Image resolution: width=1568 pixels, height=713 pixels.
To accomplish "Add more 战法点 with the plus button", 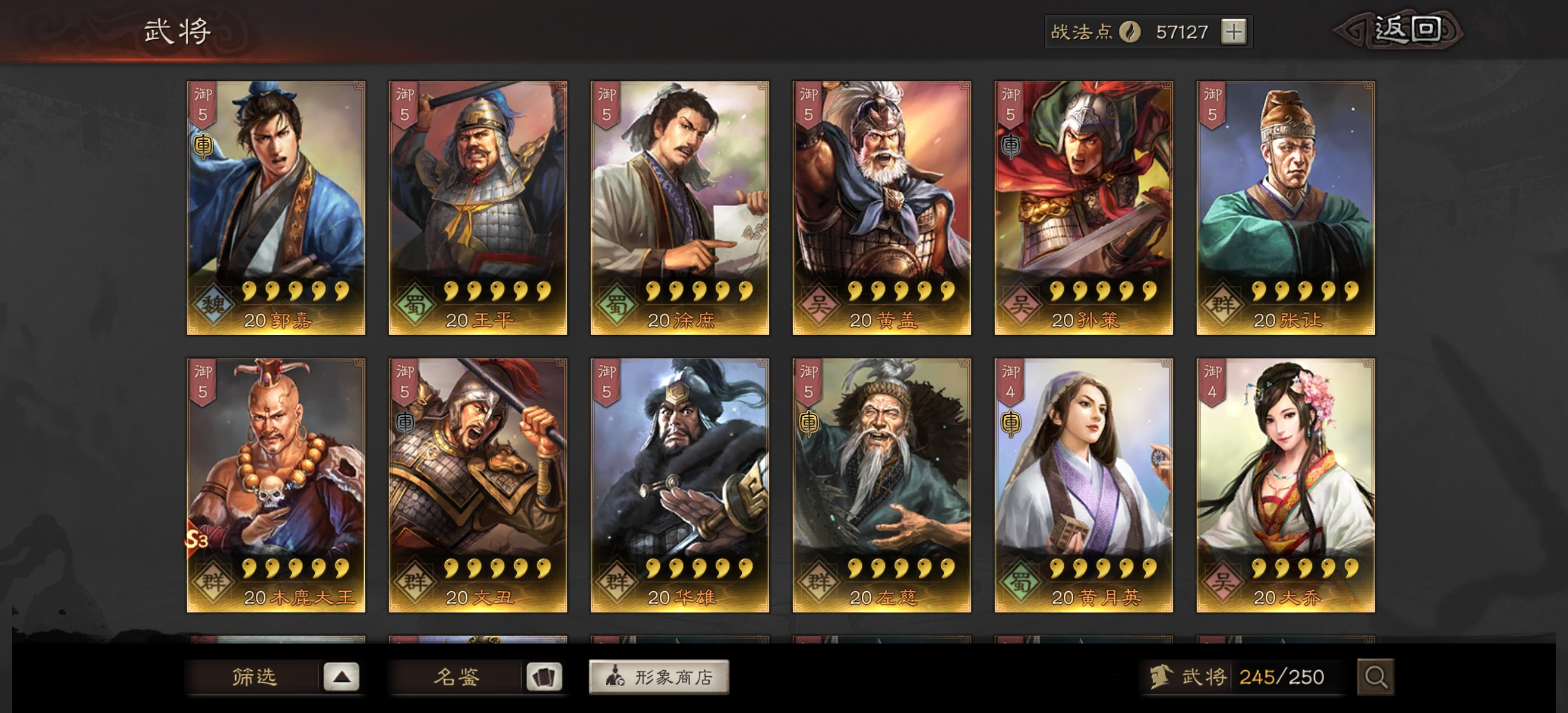I will 1233,31.
